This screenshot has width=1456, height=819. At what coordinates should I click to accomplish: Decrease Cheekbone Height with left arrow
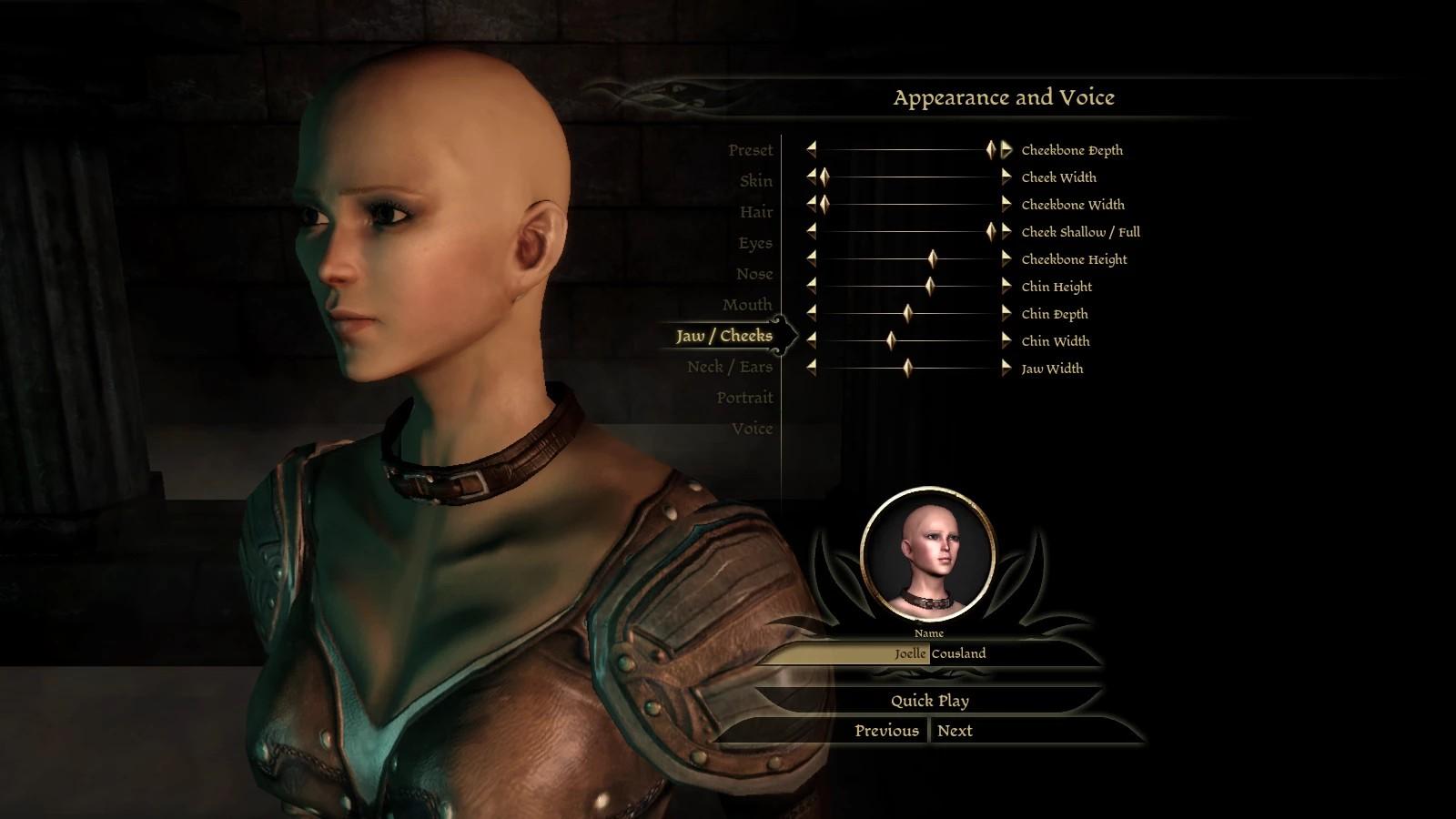click(x=811, y=259)
